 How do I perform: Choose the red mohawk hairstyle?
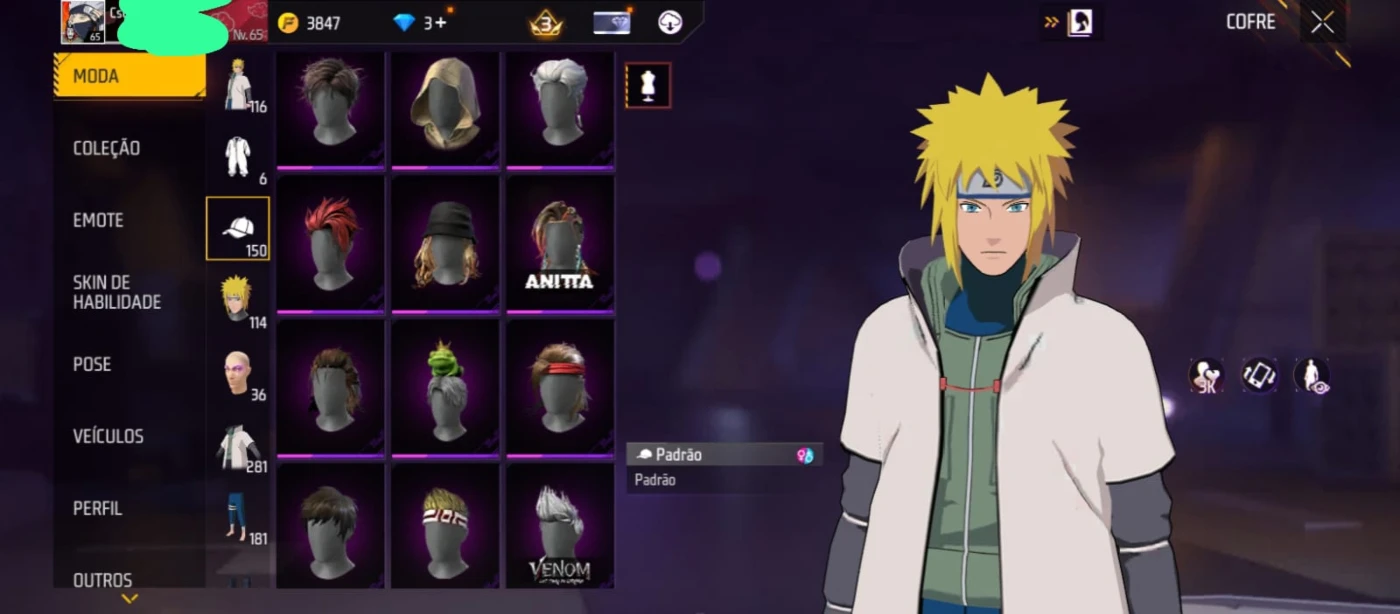[x=331, y=243]
